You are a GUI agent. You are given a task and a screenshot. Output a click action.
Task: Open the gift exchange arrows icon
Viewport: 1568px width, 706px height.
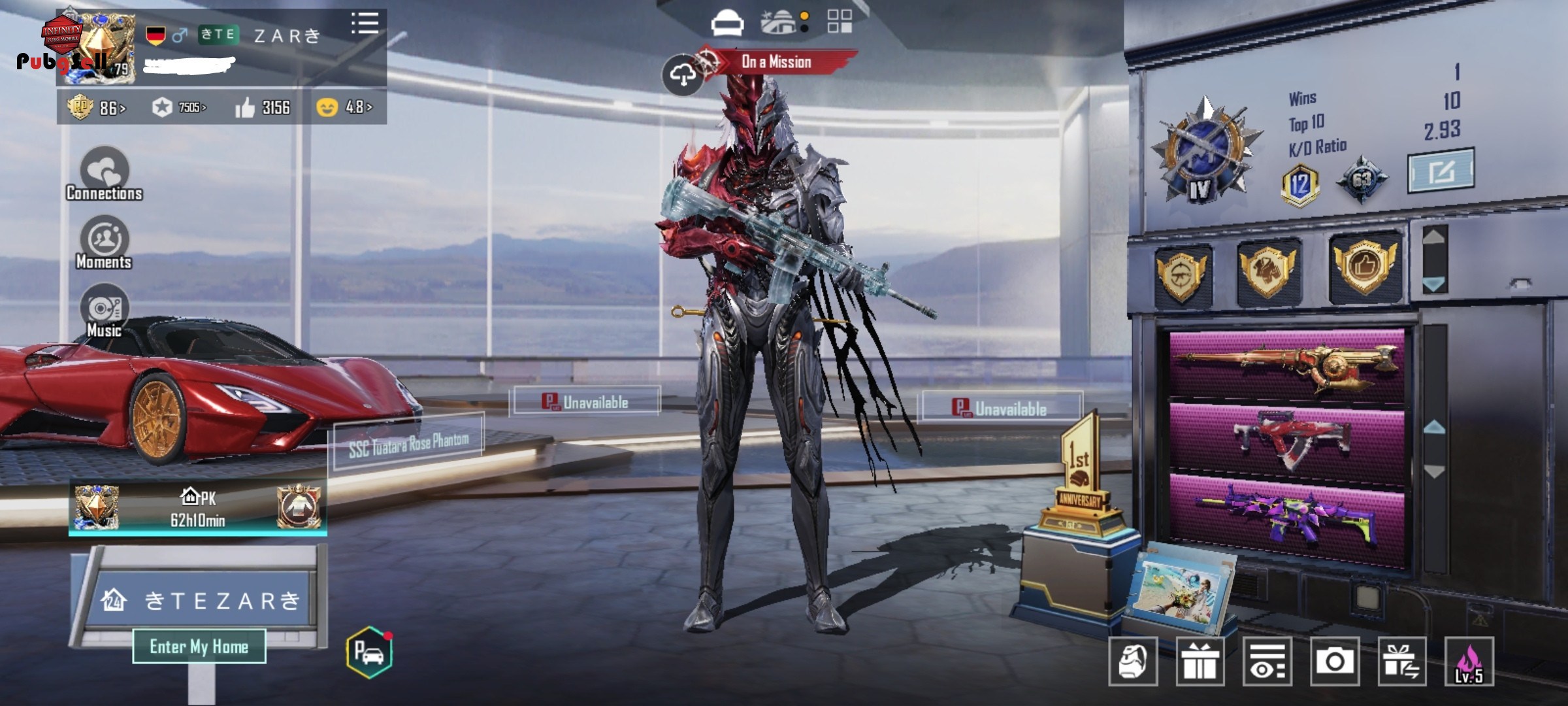[1401, 662]
